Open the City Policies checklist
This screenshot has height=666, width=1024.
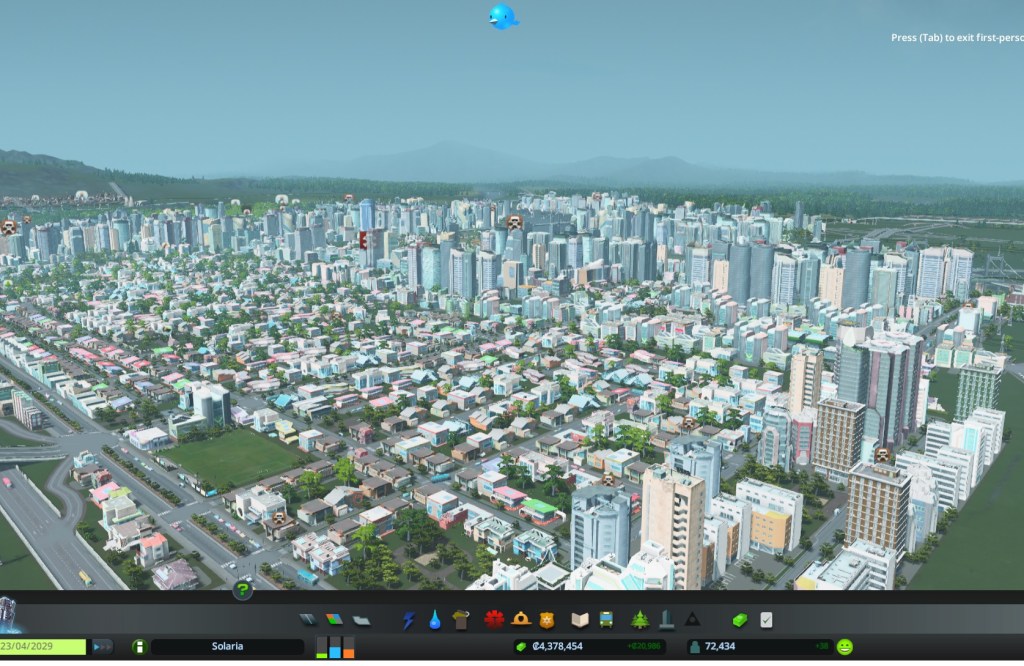tap(766, 620)
